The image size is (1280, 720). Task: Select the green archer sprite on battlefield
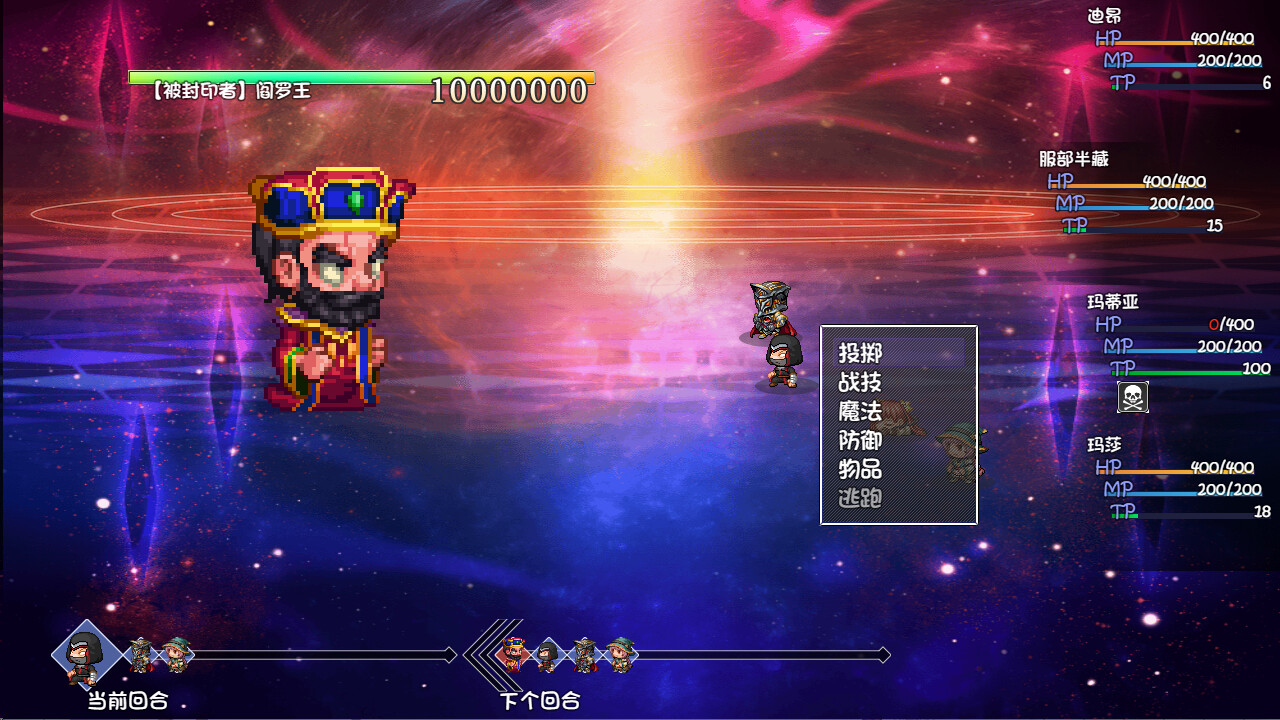click(x=958, y=450)
